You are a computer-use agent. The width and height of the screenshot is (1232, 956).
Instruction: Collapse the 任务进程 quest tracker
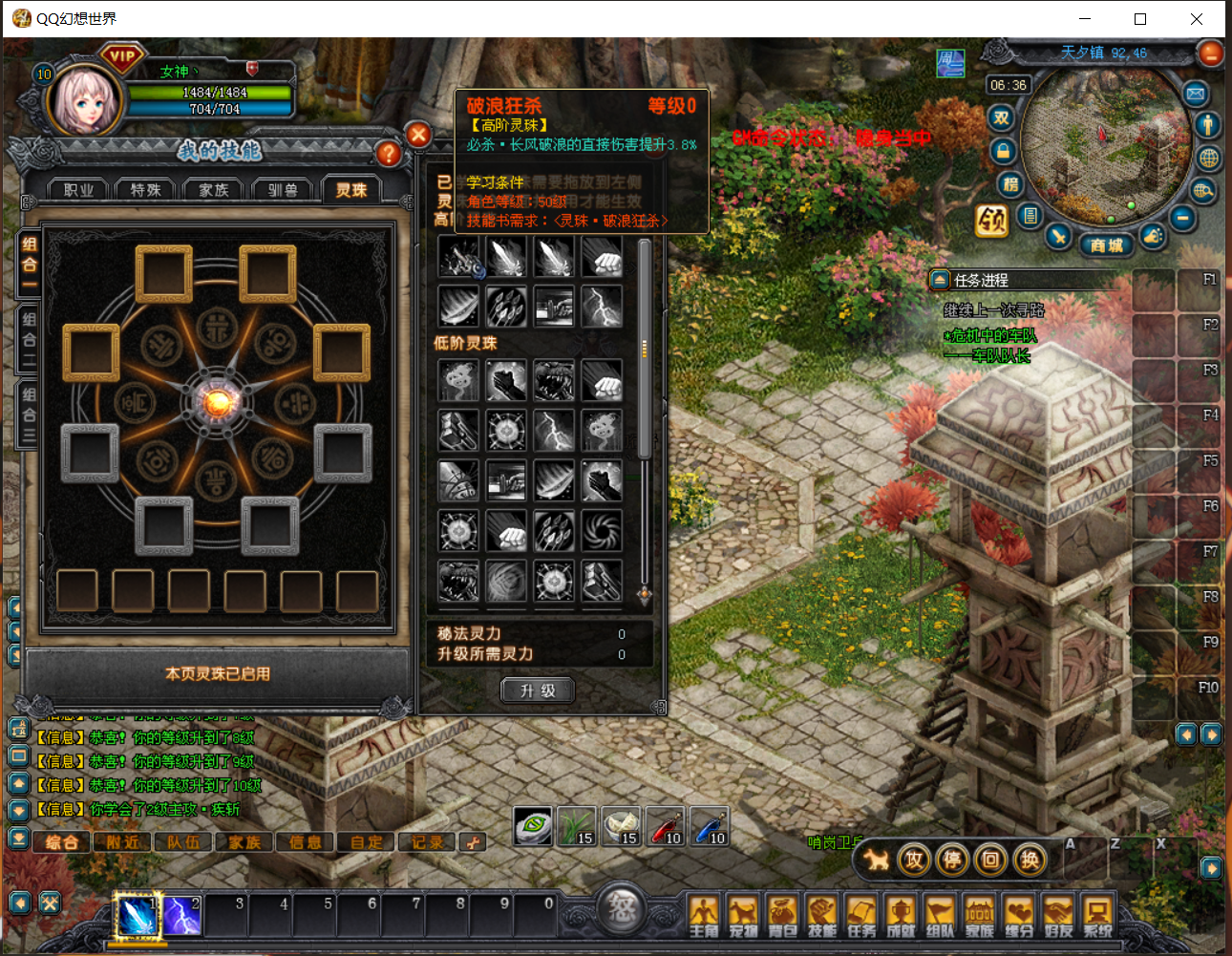tap(940, 280)
